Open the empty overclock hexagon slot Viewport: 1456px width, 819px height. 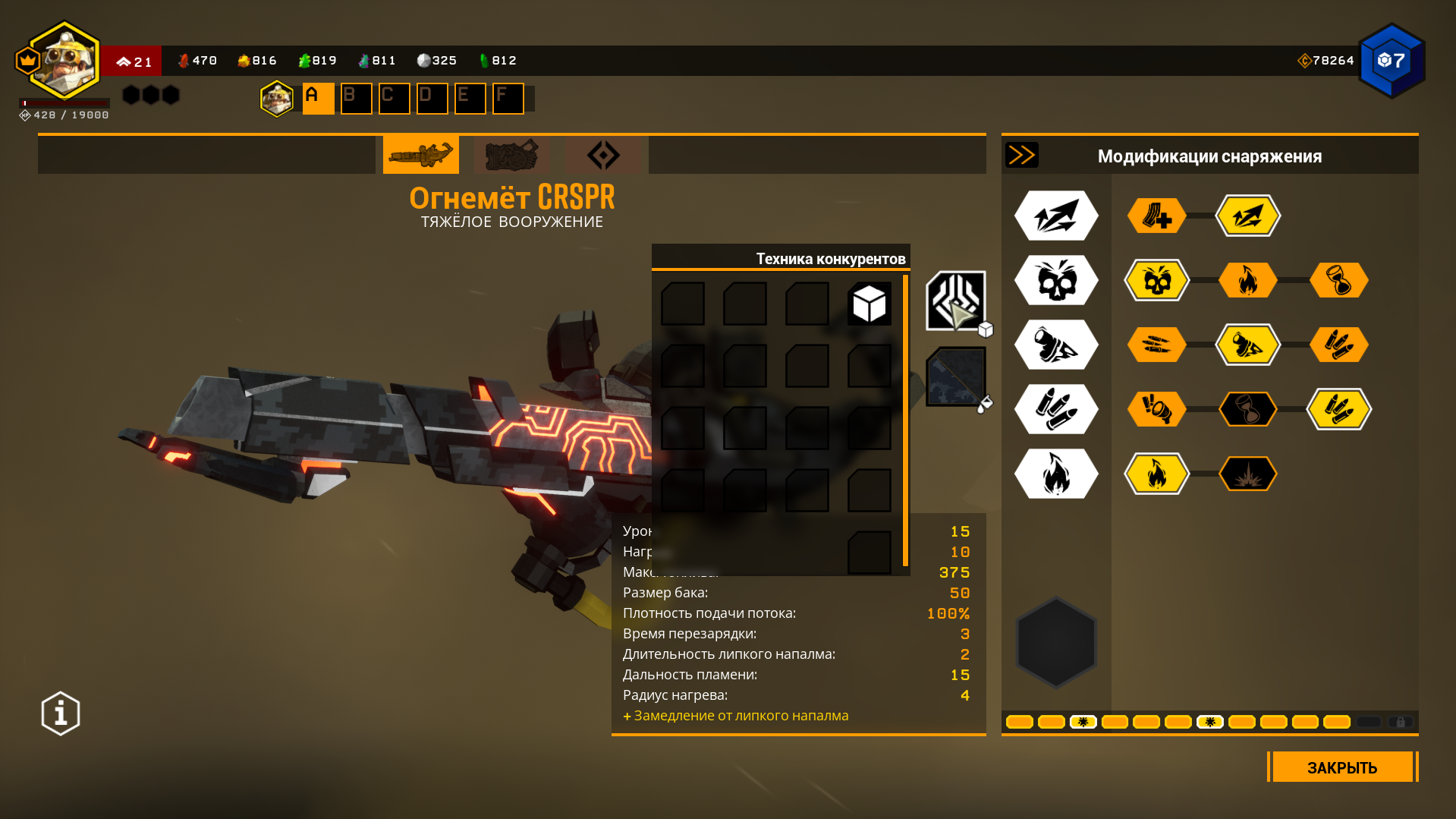(1056, 642)
